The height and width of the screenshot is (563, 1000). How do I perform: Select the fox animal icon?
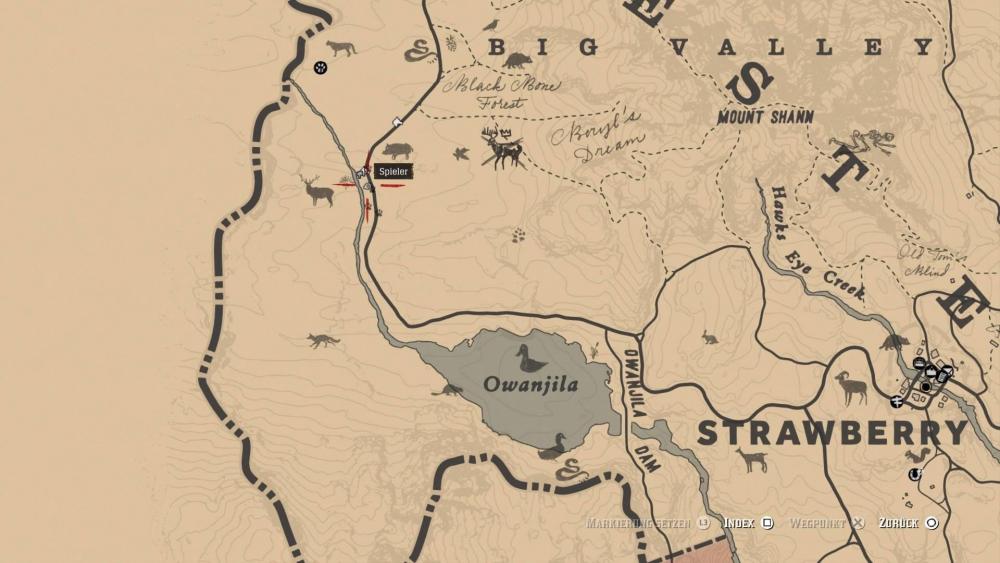coord(324,341)
